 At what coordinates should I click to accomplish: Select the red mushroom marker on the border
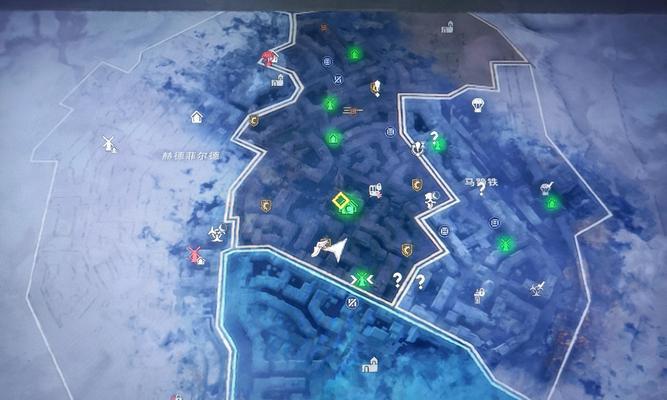[267, 58]
